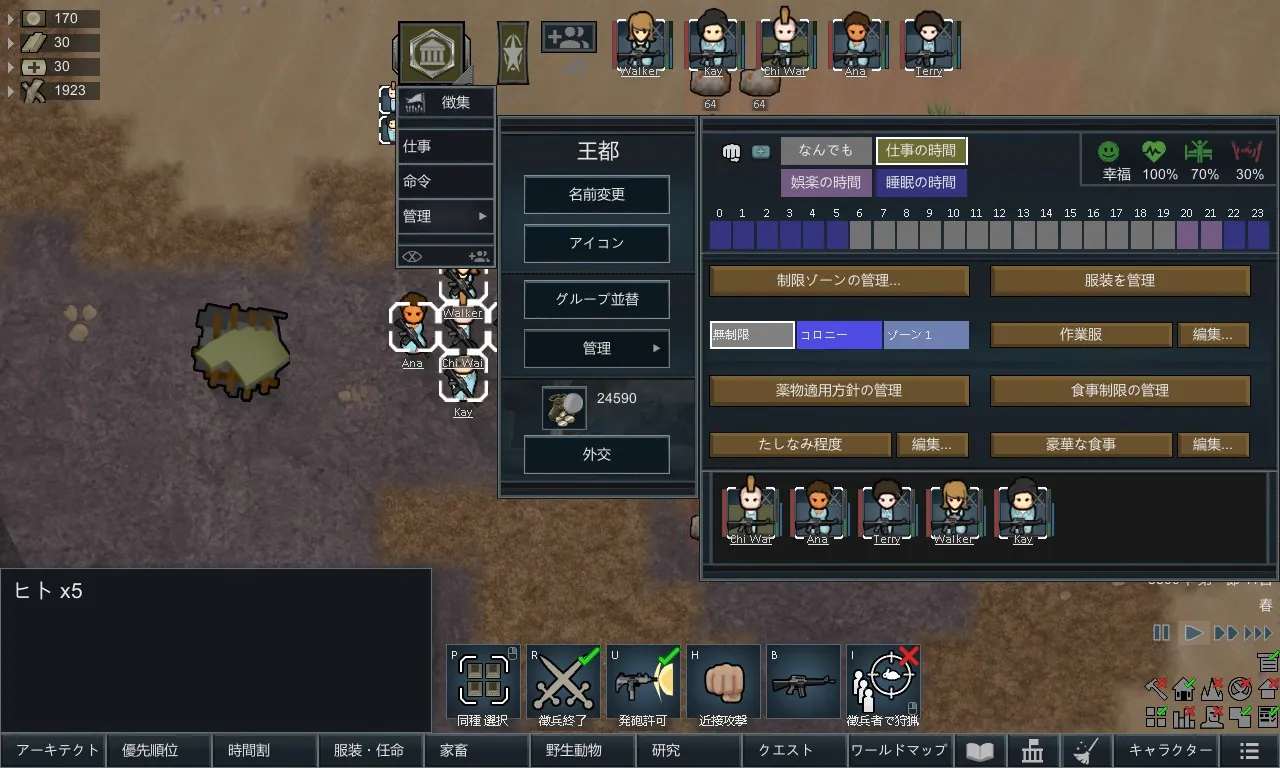Select the コロニー allowed area
The width and height of the screenshot is (1280, 768).
(x=839, y=335)
